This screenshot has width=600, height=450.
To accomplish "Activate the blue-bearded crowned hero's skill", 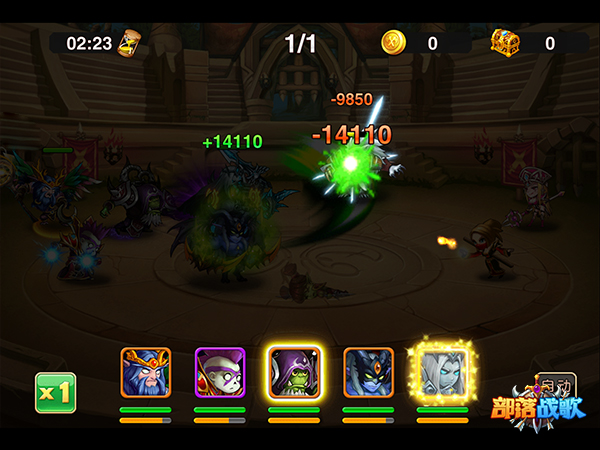I will point(145,373).
